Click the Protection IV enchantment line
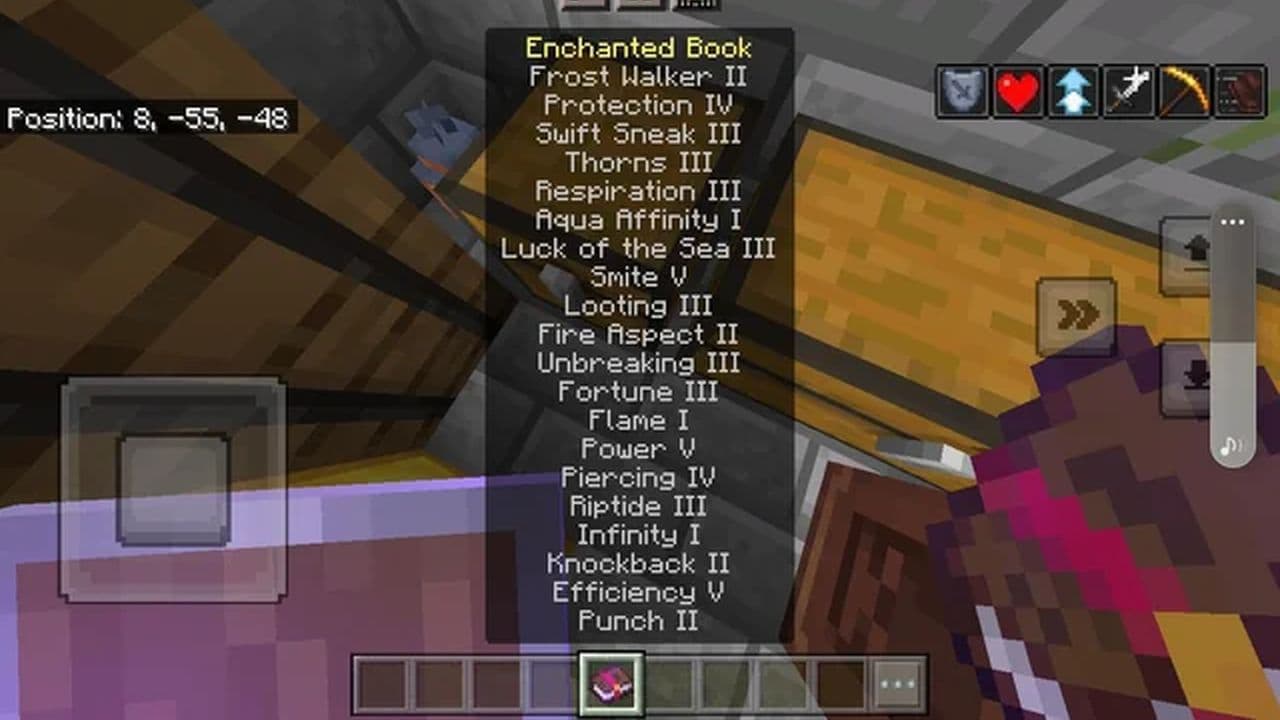 point(637,105)
